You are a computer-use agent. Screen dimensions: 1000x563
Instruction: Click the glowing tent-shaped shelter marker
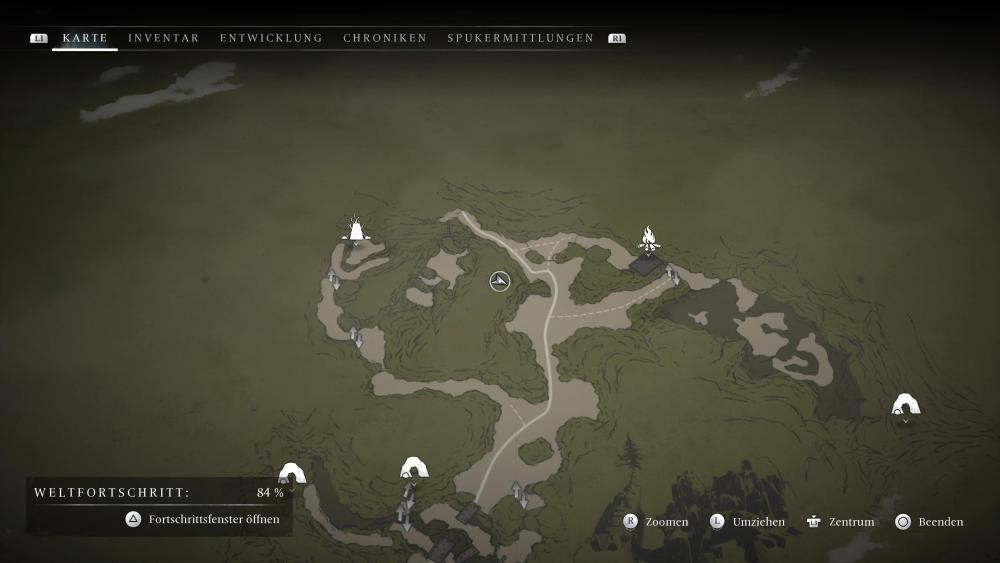click(354, 230)
